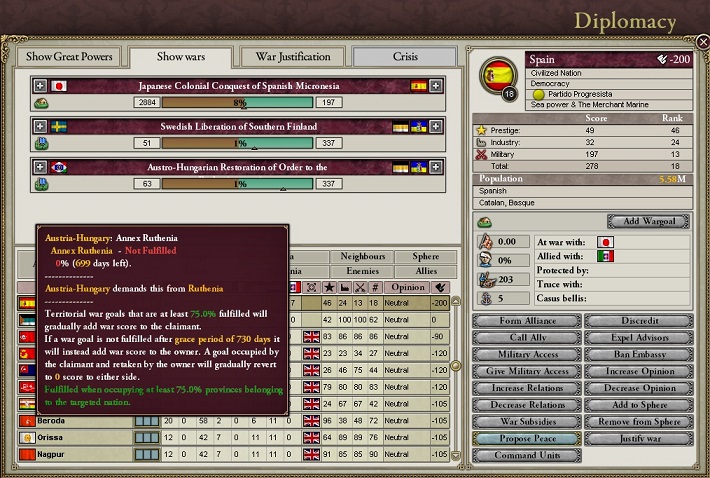The width and height of the screenshot is (710, 478).
Task: Send War Subsidies
Action: pyautogui.click(x=526, y=422)
